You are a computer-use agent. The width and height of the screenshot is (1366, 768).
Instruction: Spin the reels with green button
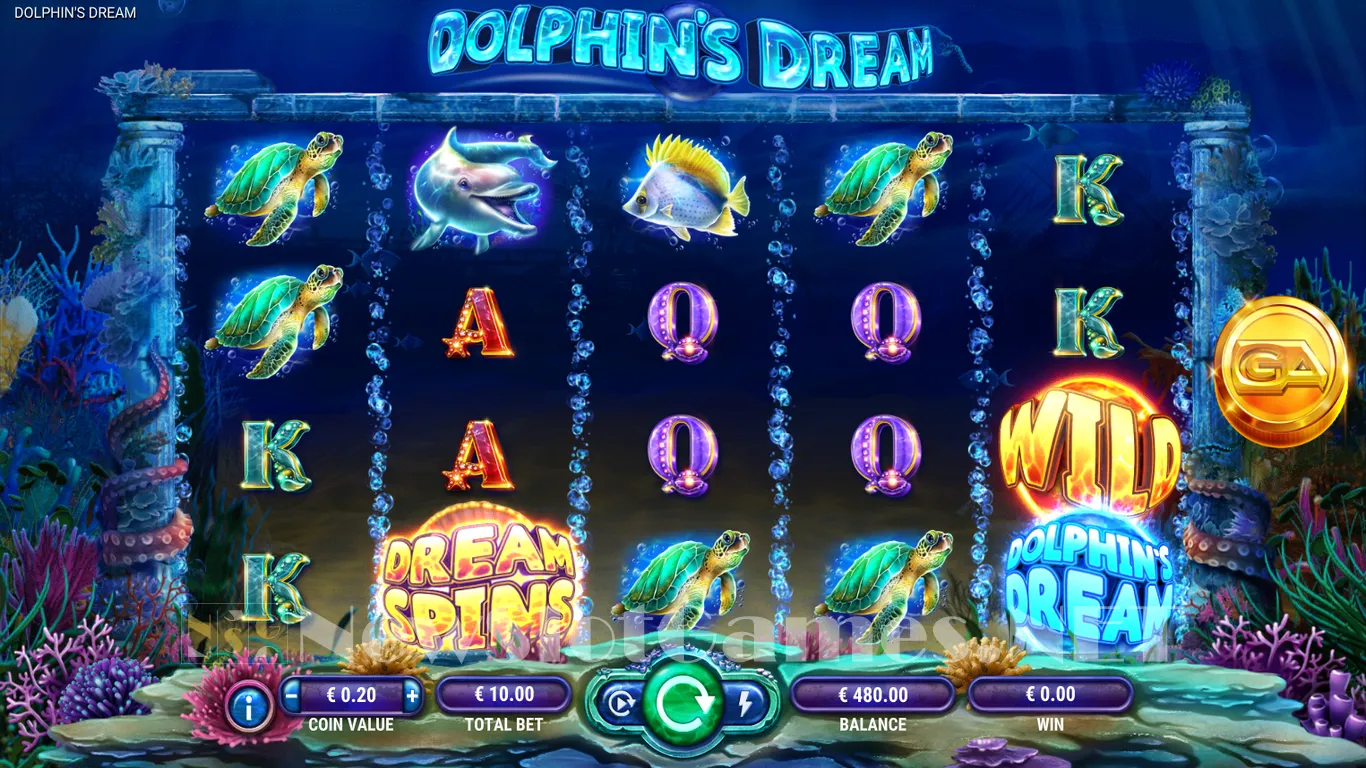[x=683, y=702]
